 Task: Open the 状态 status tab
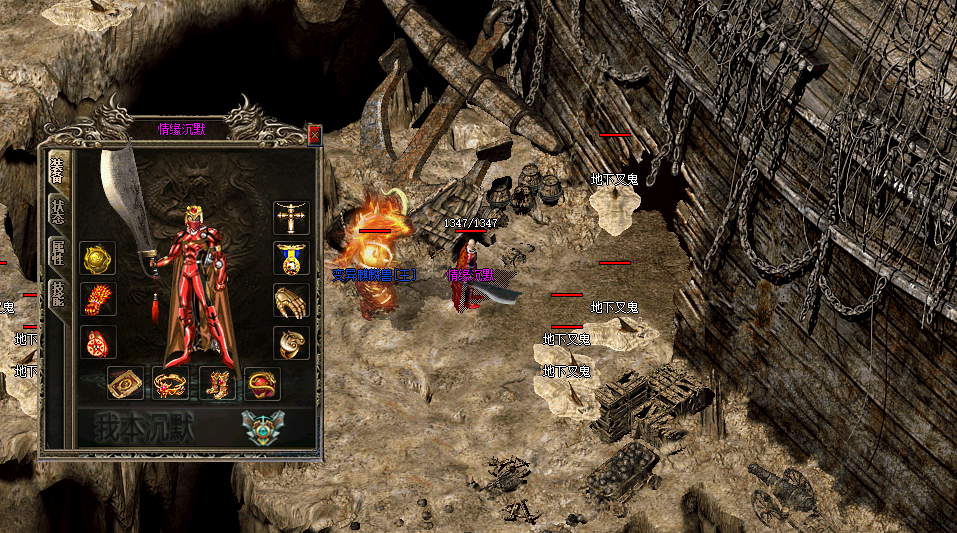57,211
